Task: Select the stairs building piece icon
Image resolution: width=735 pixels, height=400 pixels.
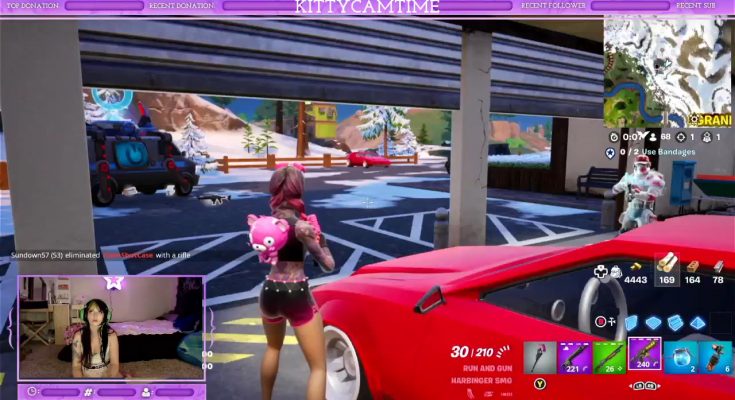Action: [674, 322]
